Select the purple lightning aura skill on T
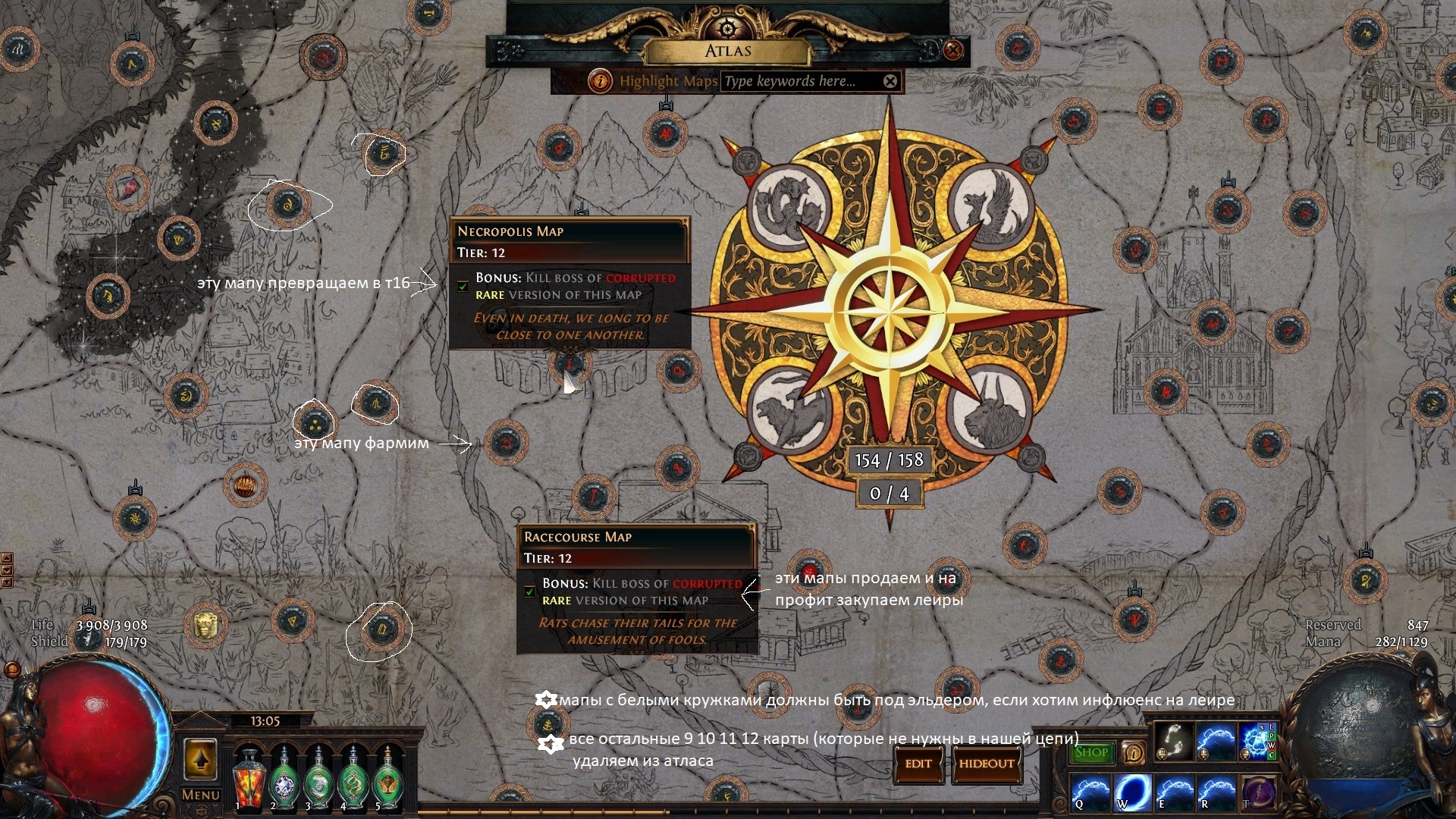Viewport: 1456px width, 819px height. click(x=1257, y=791)
